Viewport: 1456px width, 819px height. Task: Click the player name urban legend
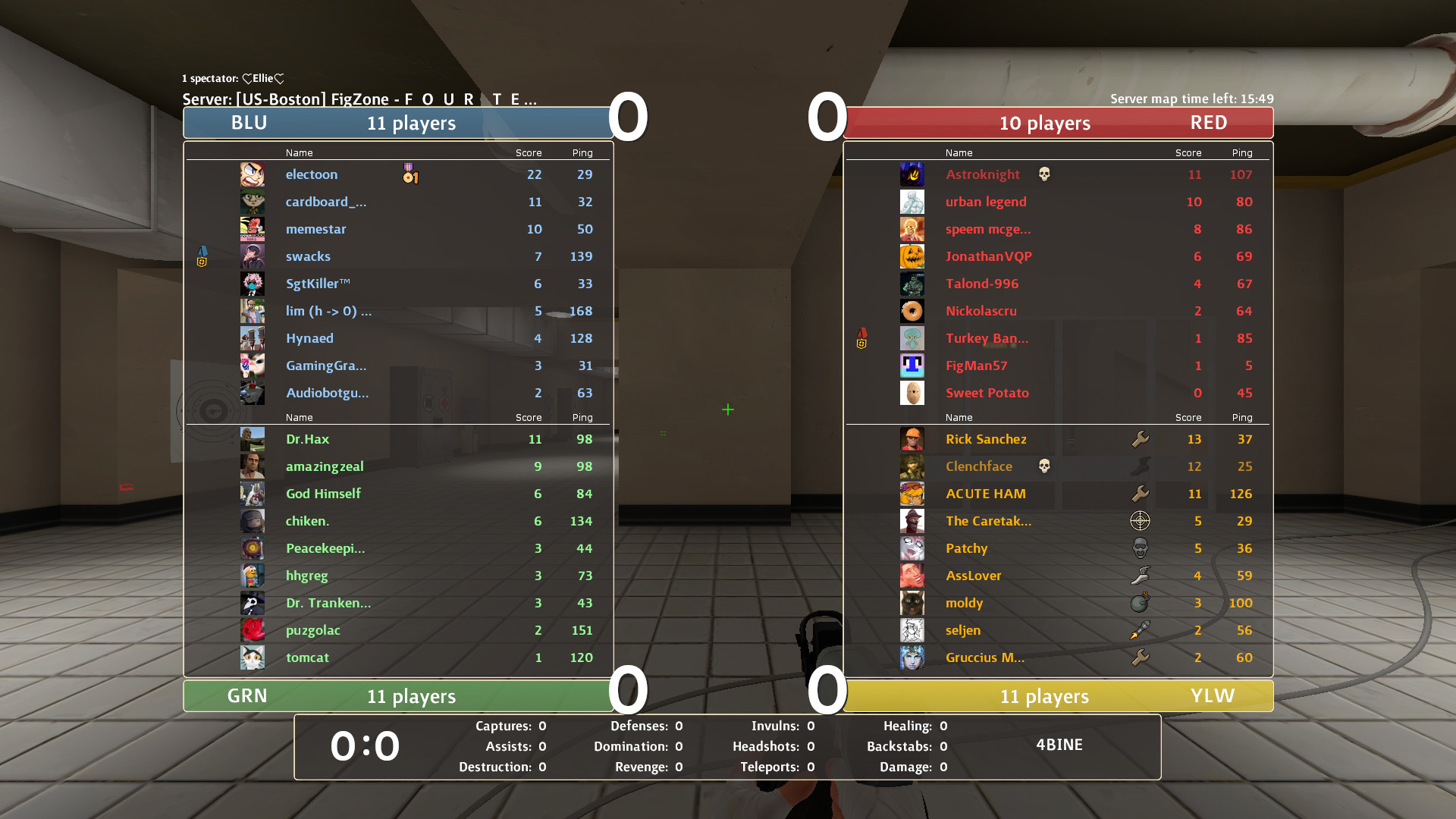tap(987, 202)
